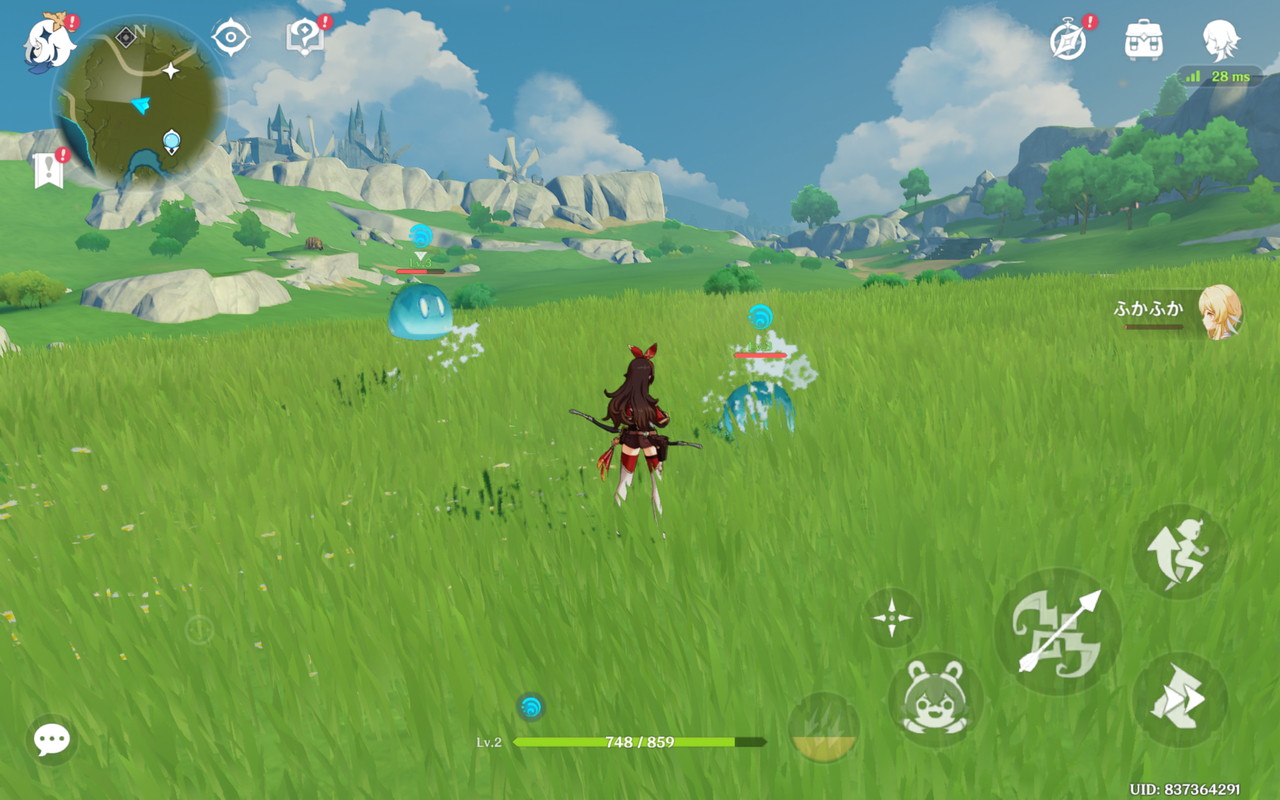Open the circular minimap
Image resolution: width=1280 pixels, height=800 pixels.
point(139,102)
